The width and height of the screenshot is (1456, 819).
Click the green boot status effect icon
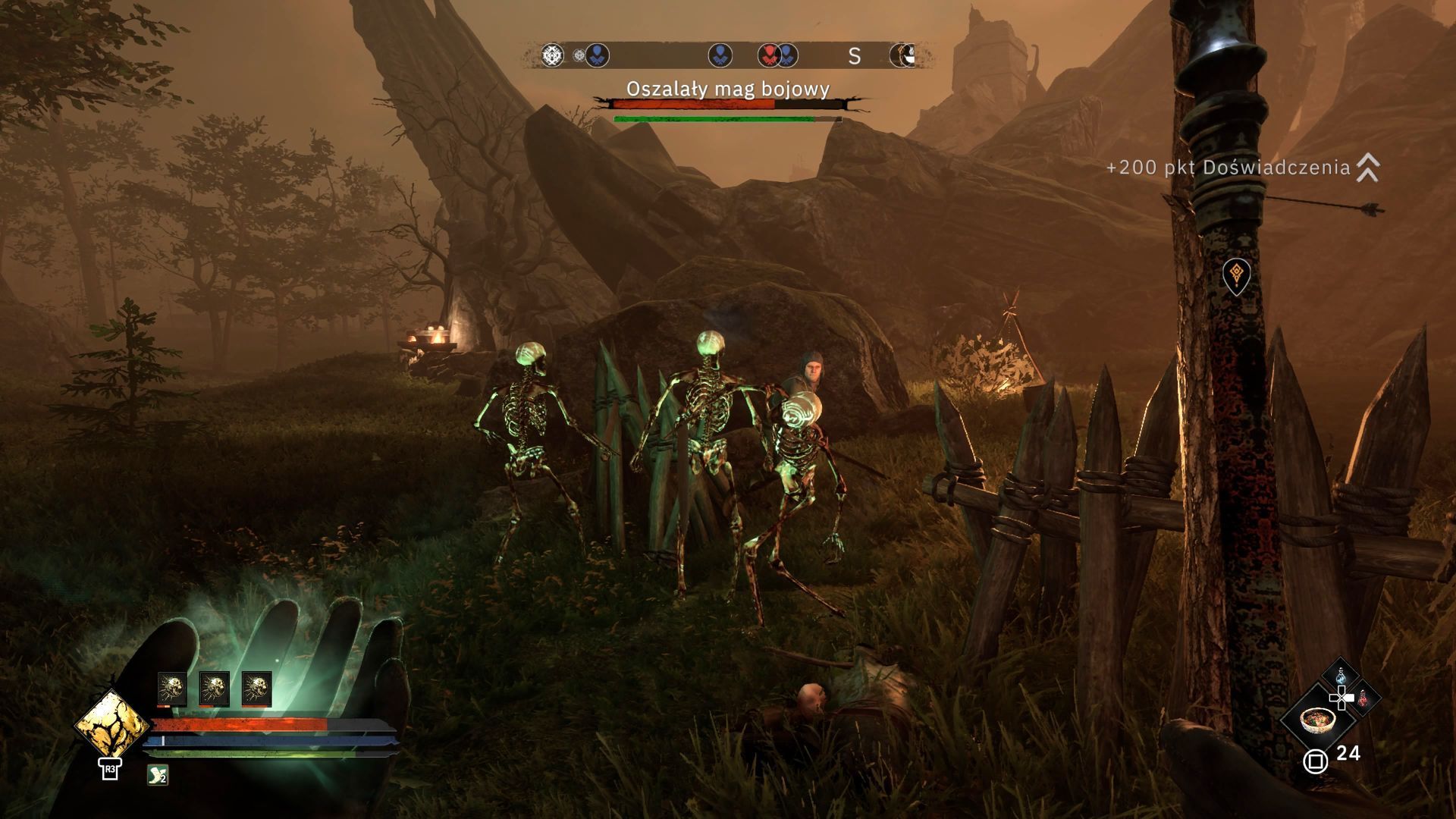pos(158,774)
